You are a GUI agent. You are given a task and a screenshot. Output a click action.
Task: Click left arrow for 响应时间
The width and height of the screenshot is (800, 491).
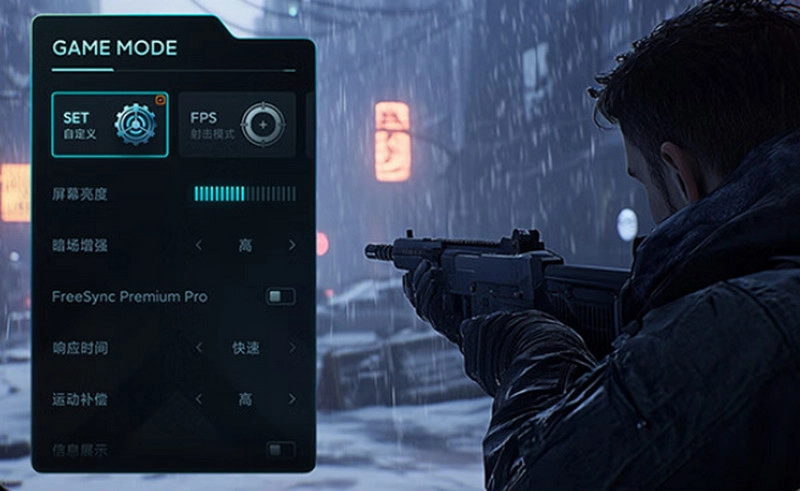click(x=199, y=348)
